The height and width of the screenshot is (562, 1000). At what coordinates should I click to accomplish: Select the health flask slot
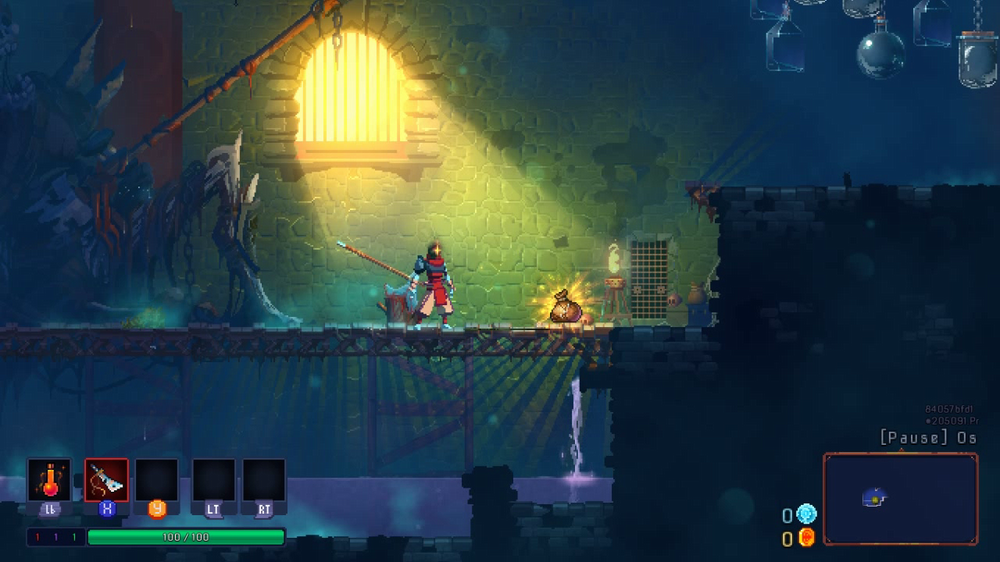click(49, 480)
